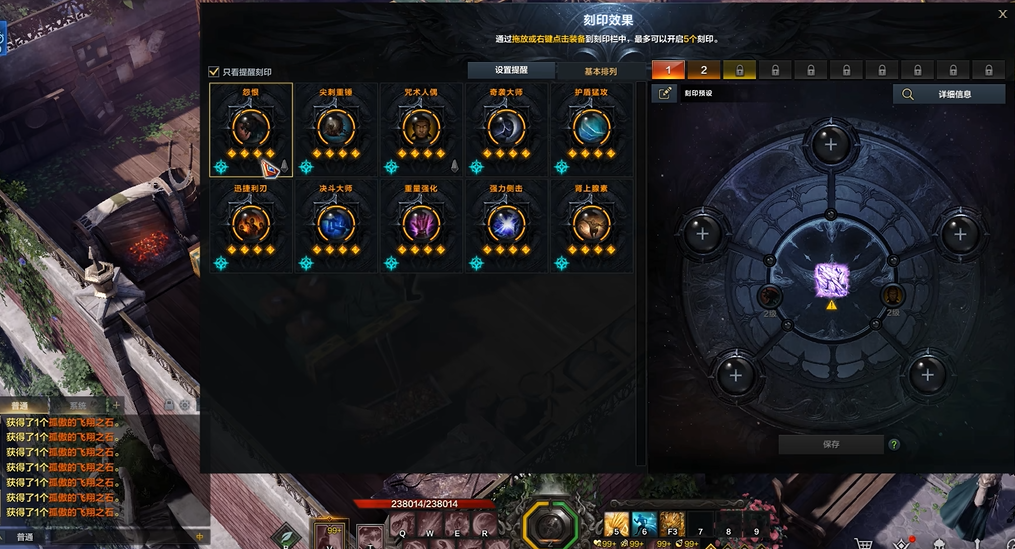This screenshot has height=549, width=1015.
Task: Select the 护盾猛攻 engraving
Action: (591, 127)
